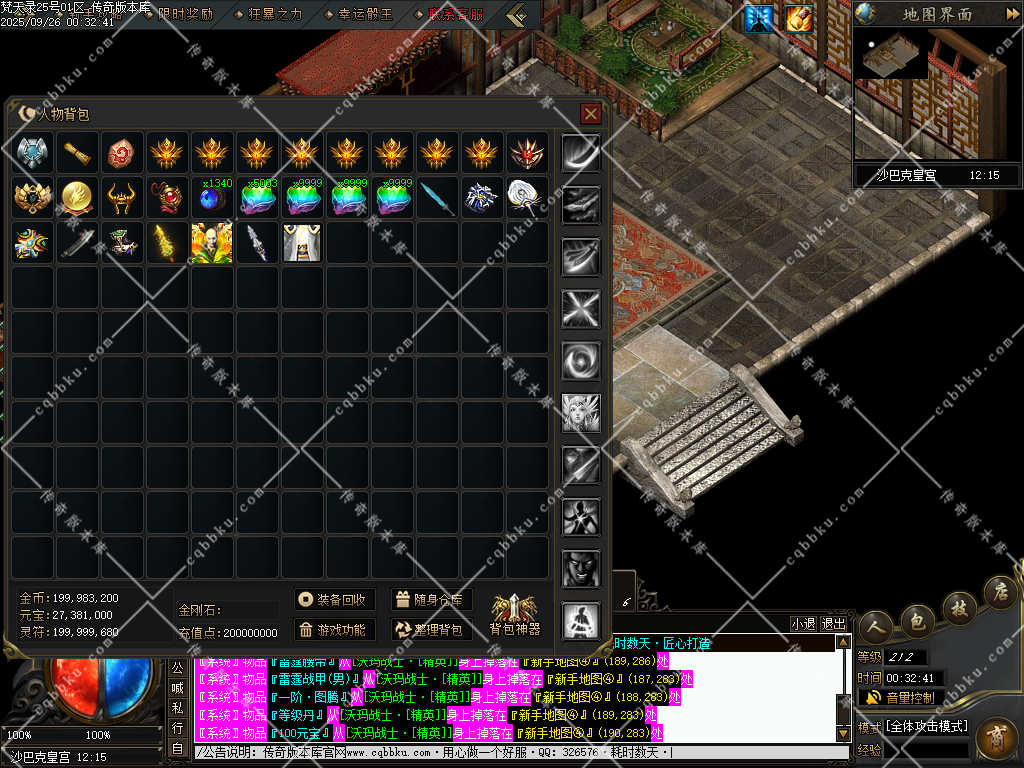Open 音量控制 volume control

pos(900,697)
